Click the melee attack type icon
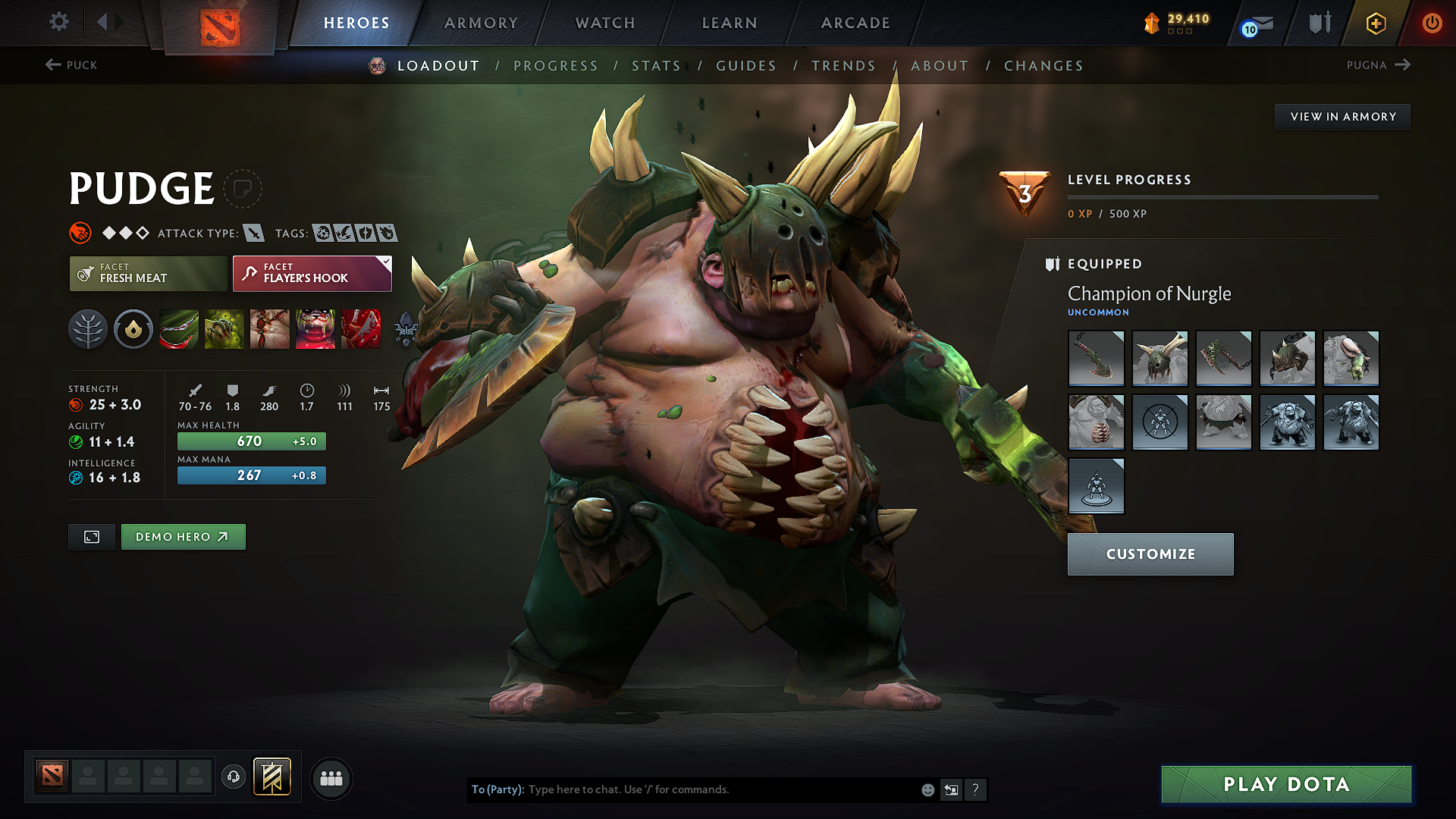The width and height of the screenshot is (1456, 819). pyautogui.click(x=253, y=234)
